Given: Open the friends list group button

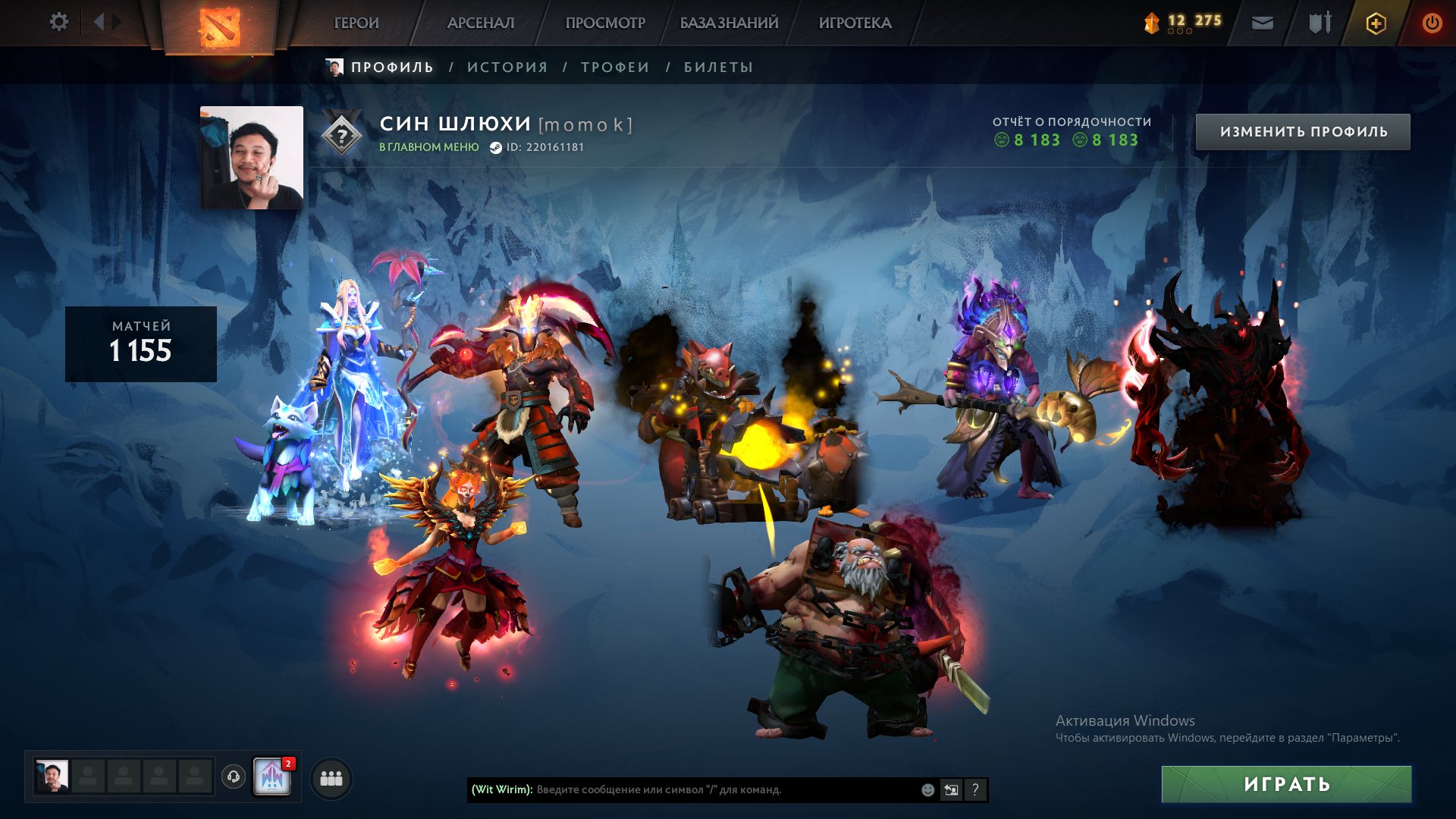Looking at the screenshot, I should tap(331, 778).
